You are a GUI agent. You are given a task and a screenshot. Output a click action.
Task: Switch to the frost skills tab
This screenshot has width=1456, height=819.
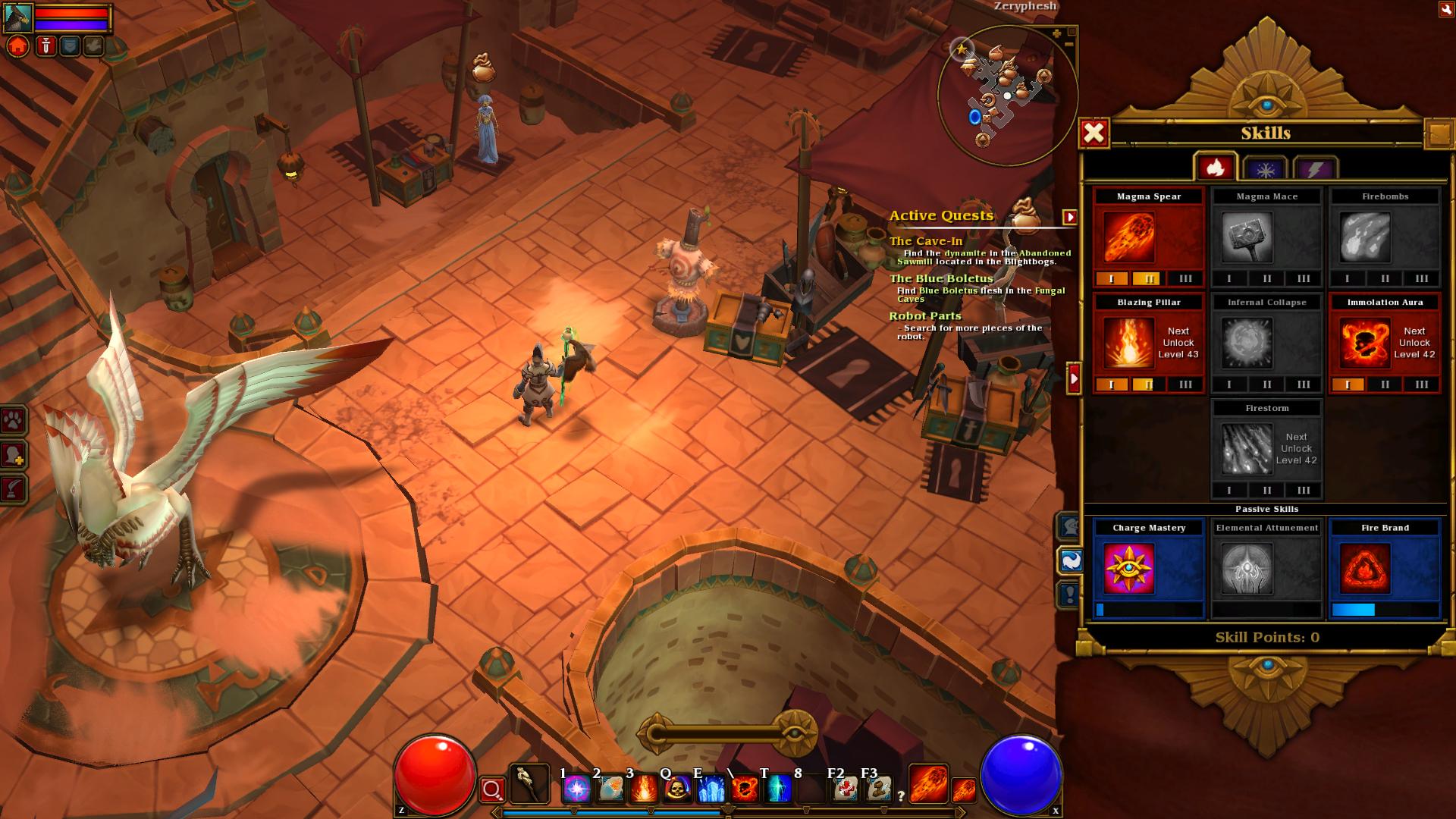click(1265, 169)
